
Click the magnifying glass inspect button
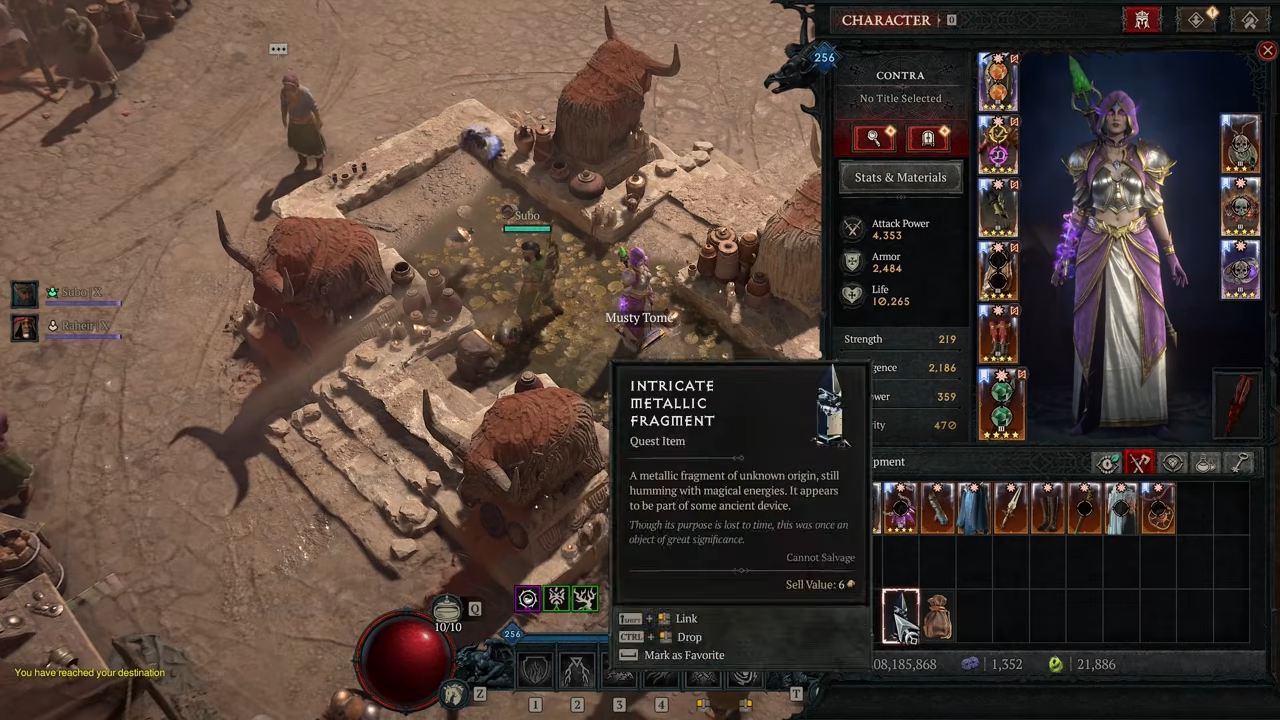[x=873, y=138]
